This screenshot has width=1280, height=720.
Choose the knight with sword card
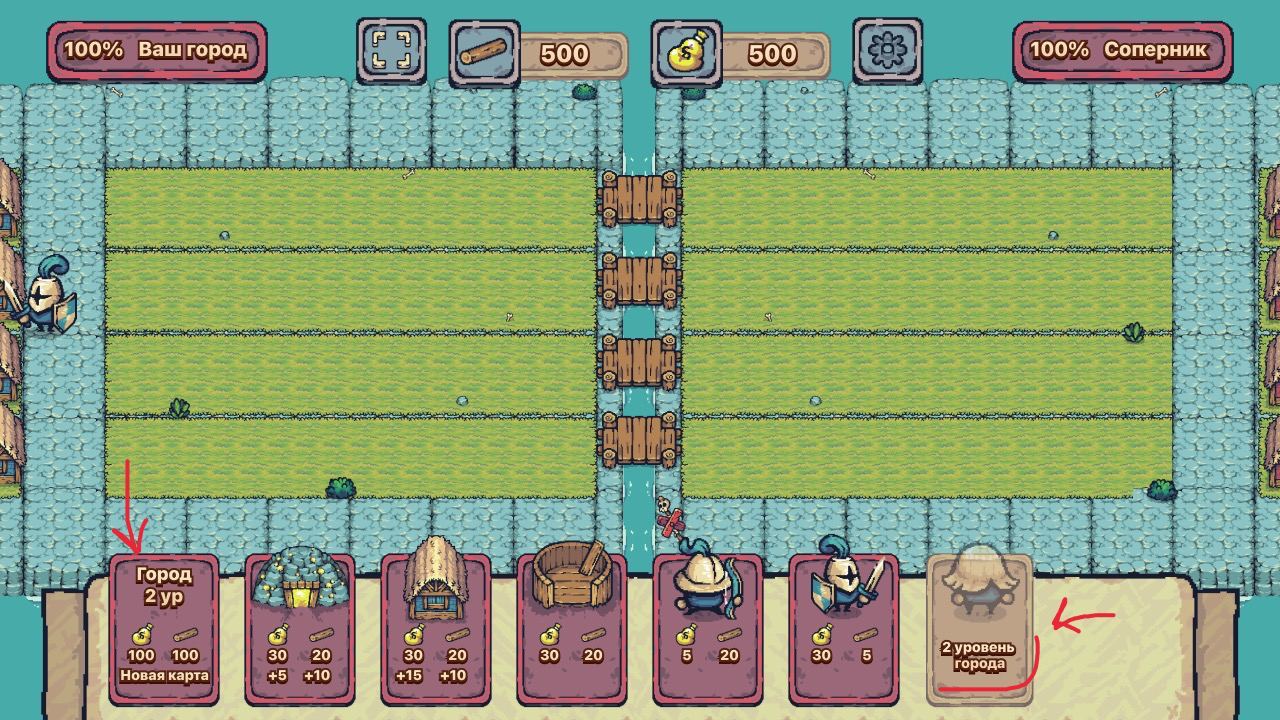coord(844,628)
